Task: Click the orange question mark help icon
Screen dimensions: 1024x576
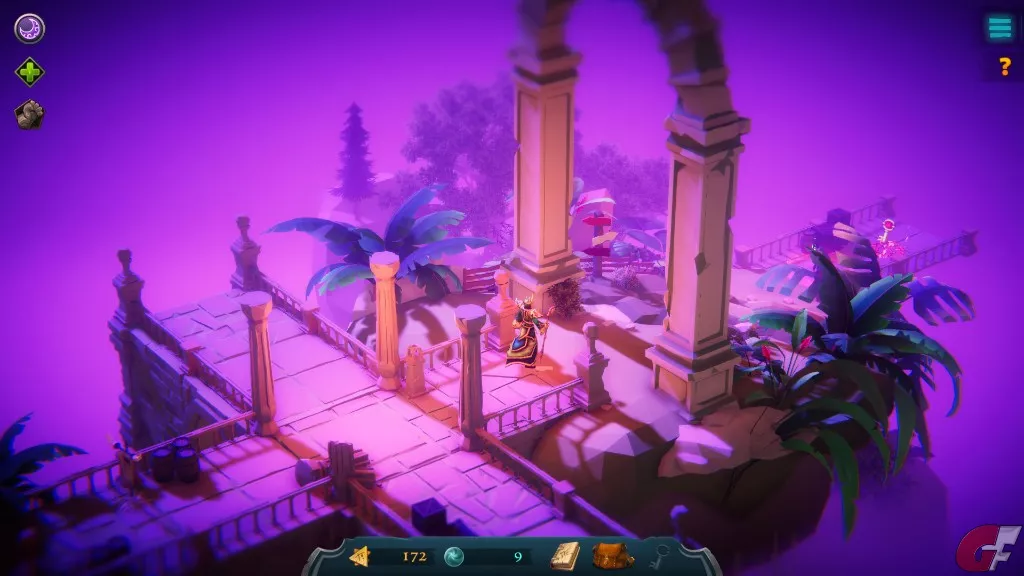Action: [x=1005, y=67]
